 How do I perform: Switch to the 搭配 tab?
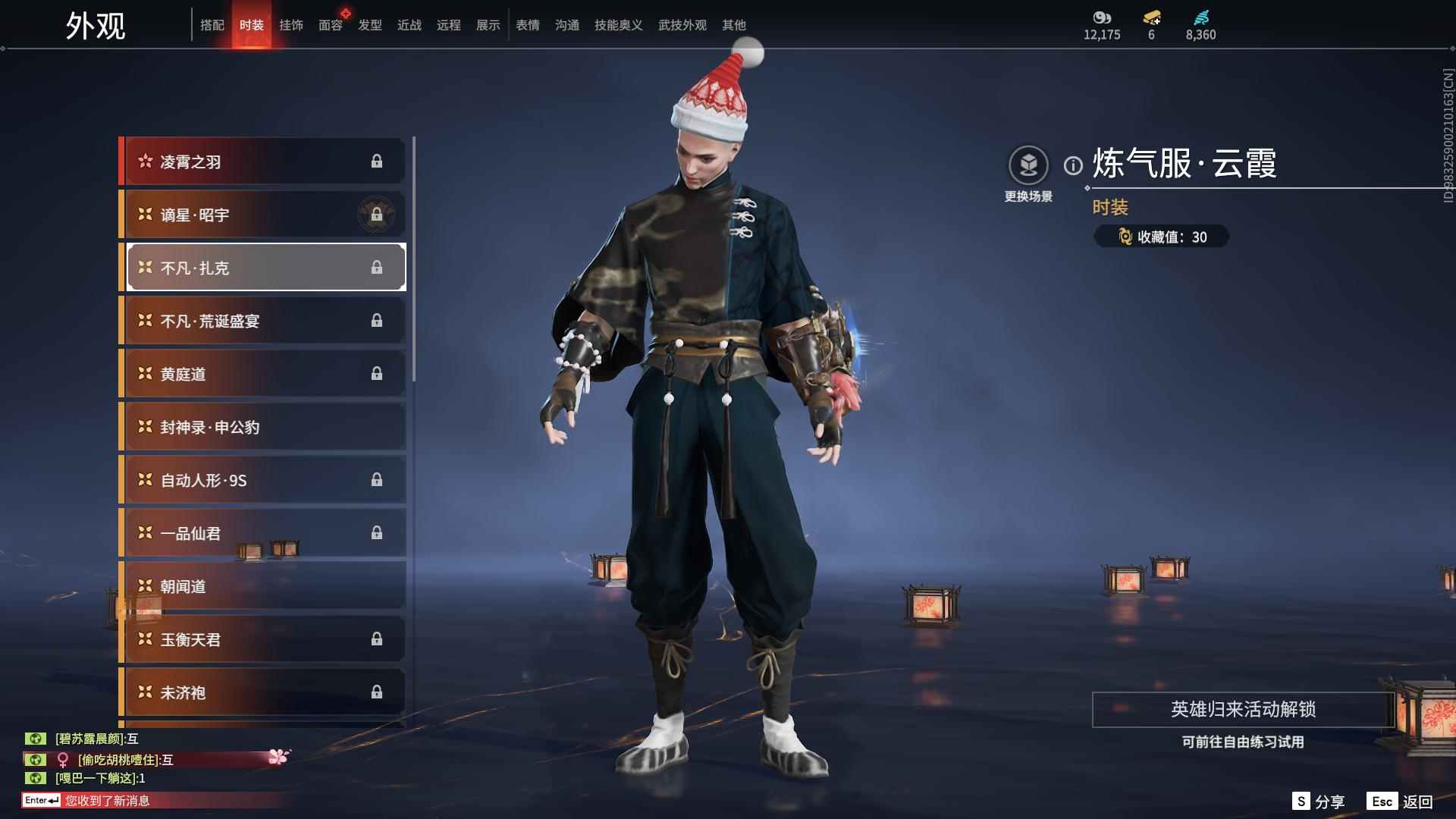point(212,25)
